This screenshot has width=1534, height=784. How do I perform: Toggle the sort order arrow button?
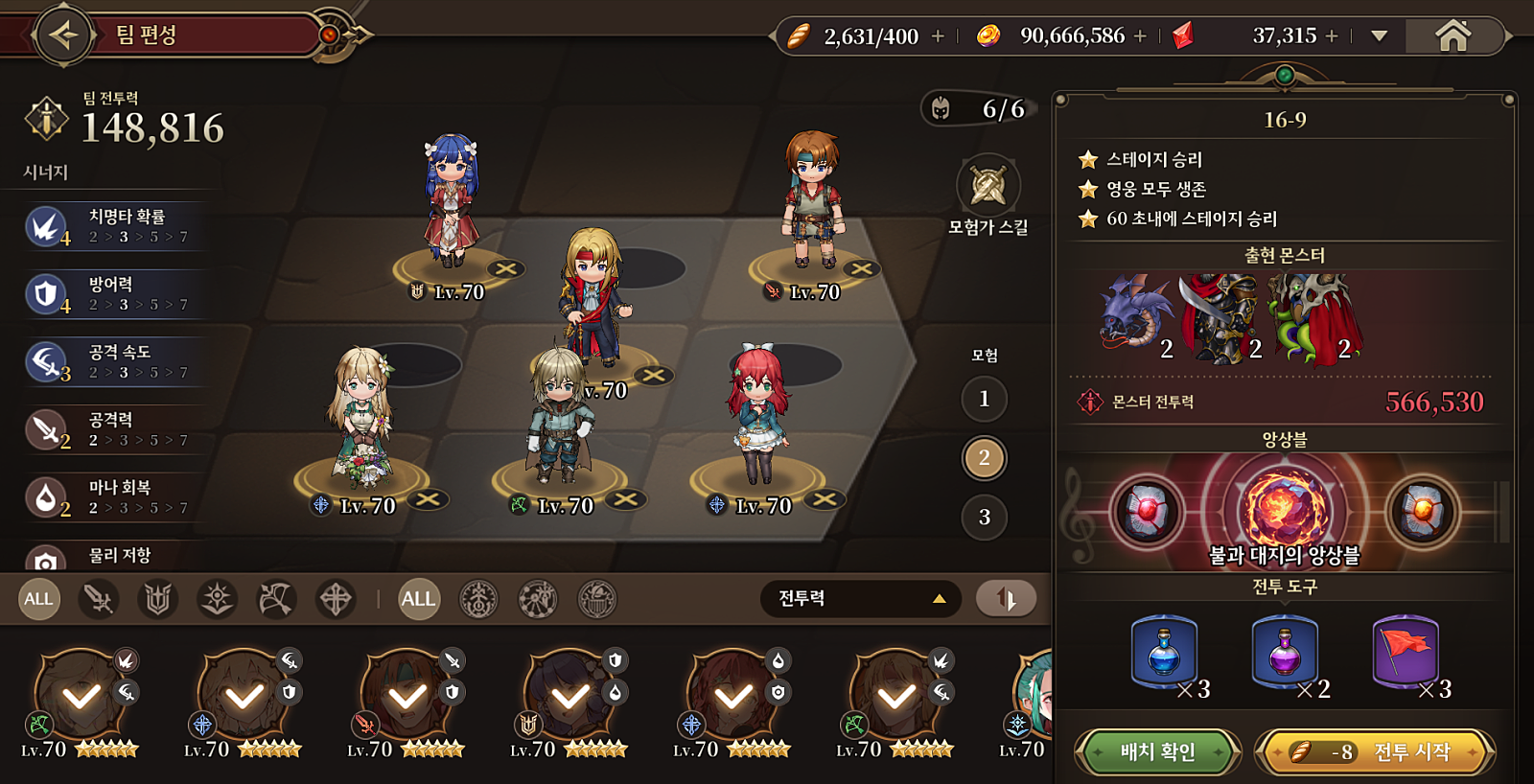click(x=1005, y=599)
